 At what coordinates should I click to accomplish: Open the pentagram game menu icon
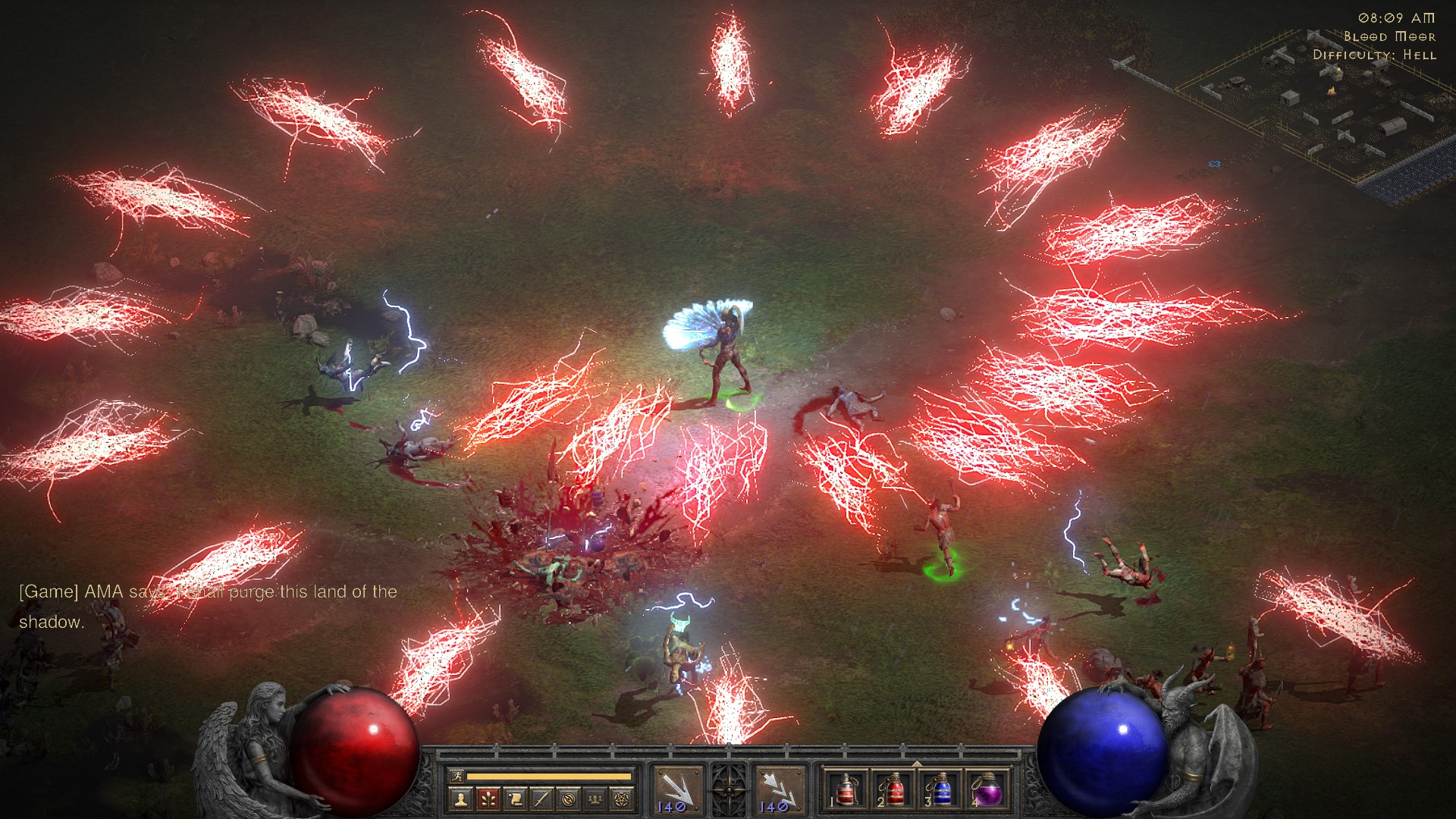click(x=623, y=799)
